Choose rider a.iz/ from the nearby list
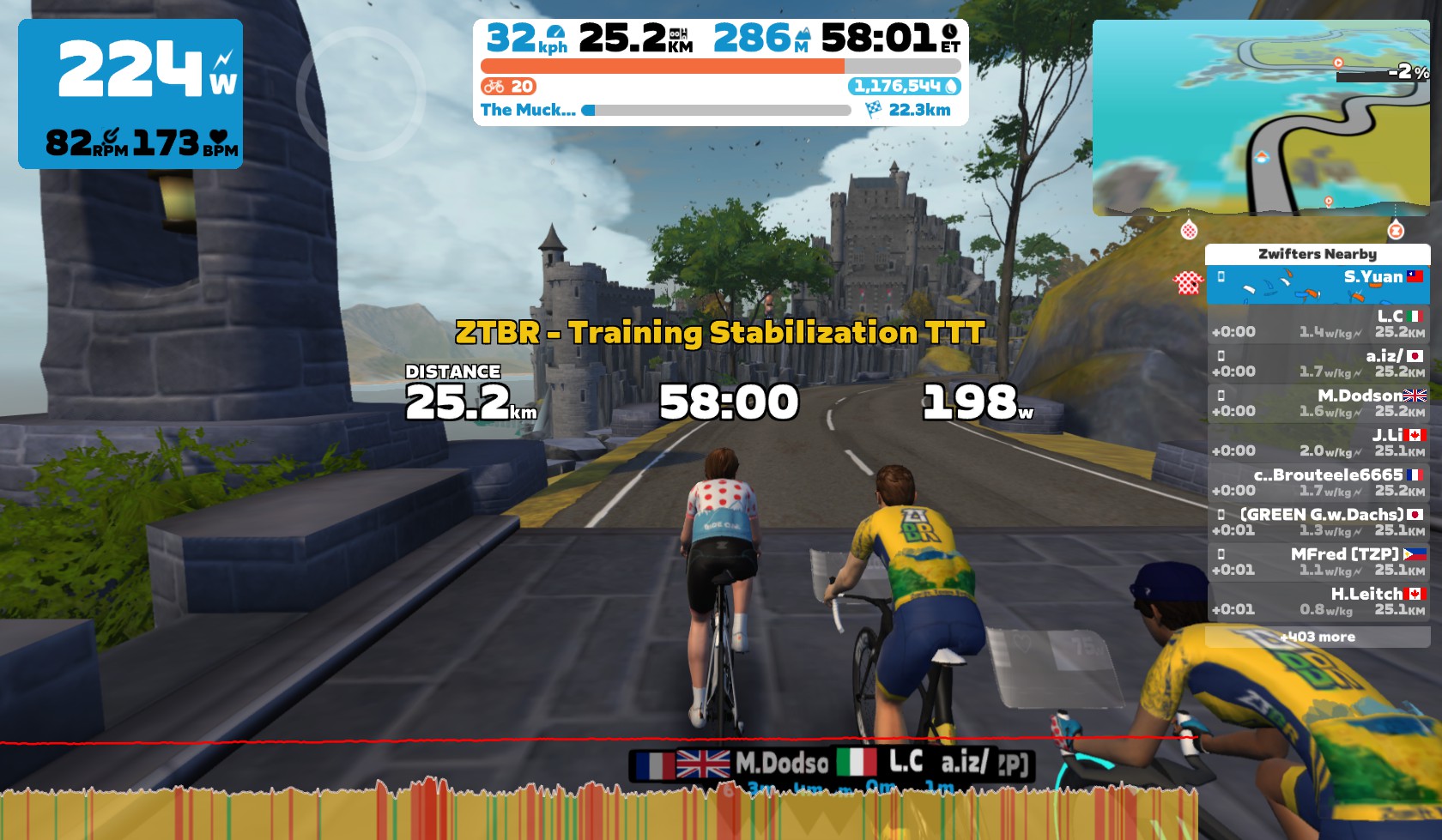Screen dimensions: 1442x840 click(1318, 364)
